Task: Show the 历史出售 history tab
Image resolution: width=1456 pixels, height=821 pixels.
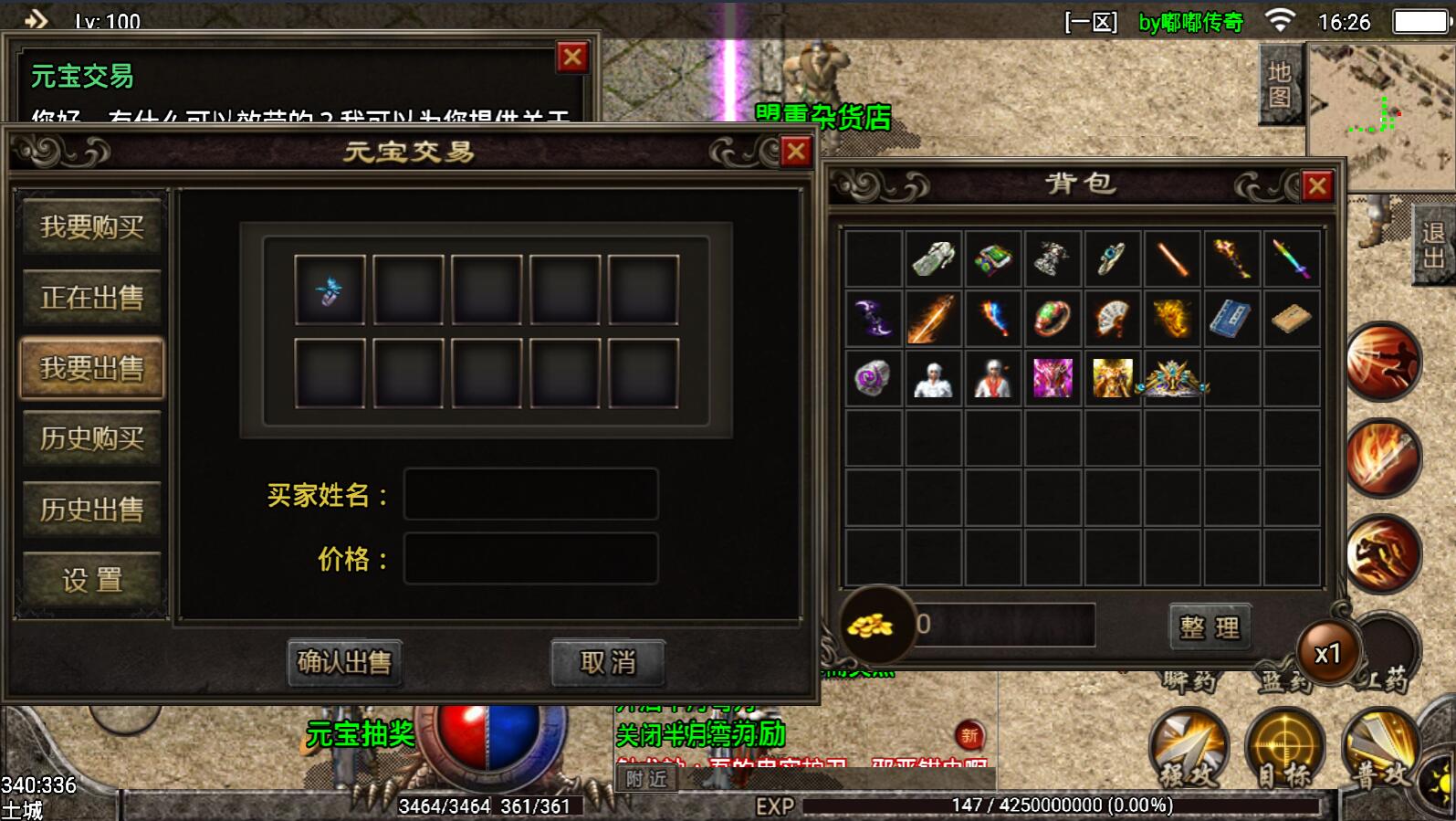Action: (x=91, y=510)
